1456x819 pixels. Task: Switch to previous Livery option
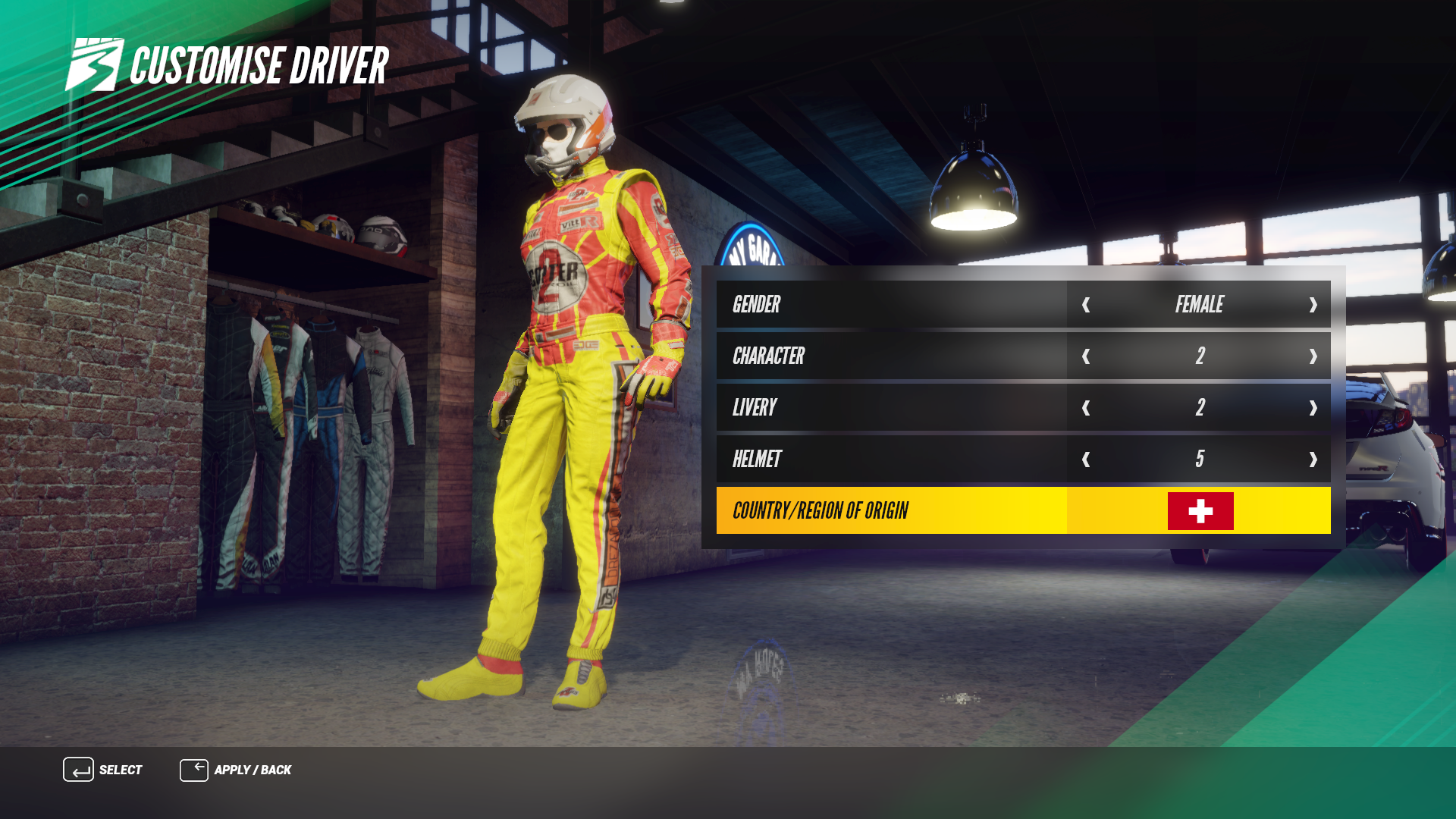(1086, 408)
